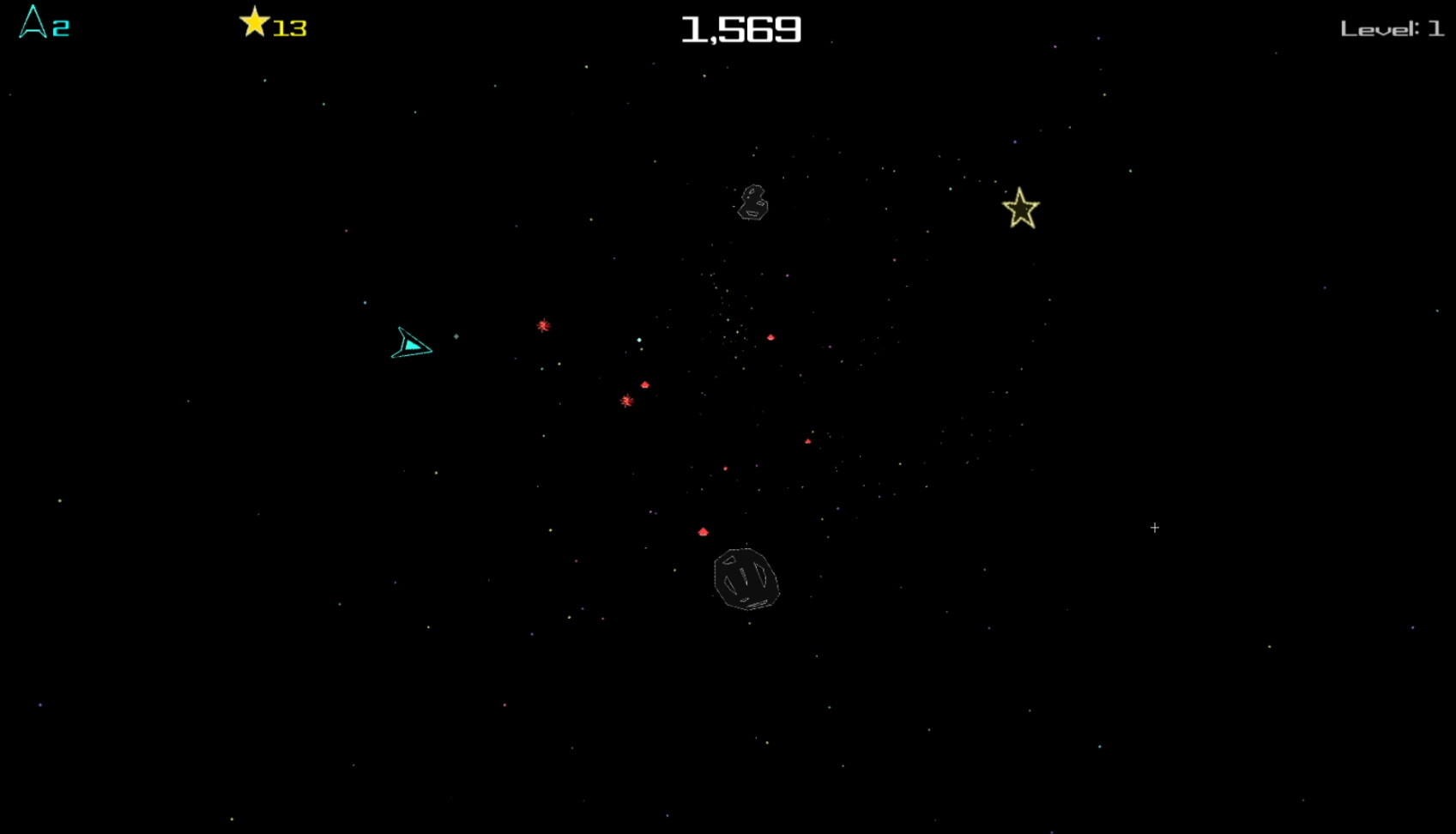Click the small red fragment right of center
The image size is (1456, 834).
(771, 336)
